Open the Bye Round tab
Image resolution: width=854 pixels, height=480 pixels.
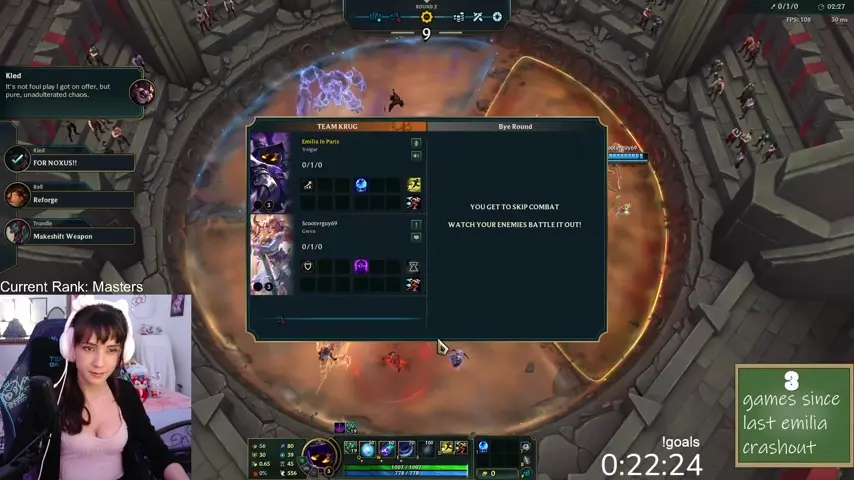(x=515, y=127)
